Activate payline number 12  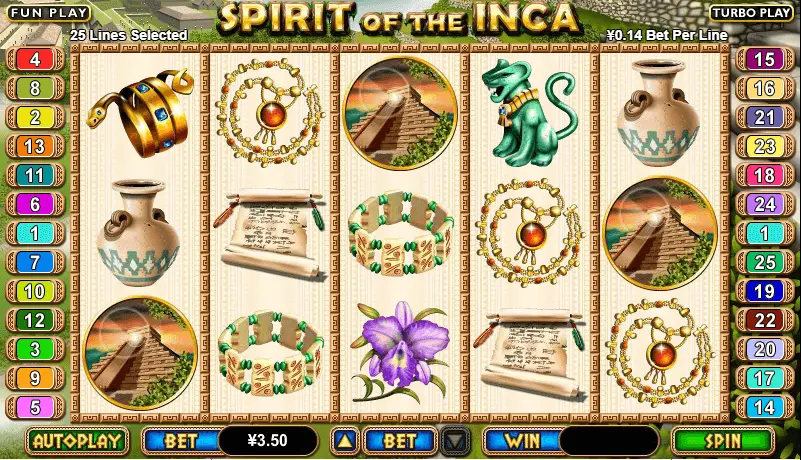click(35, 321)
